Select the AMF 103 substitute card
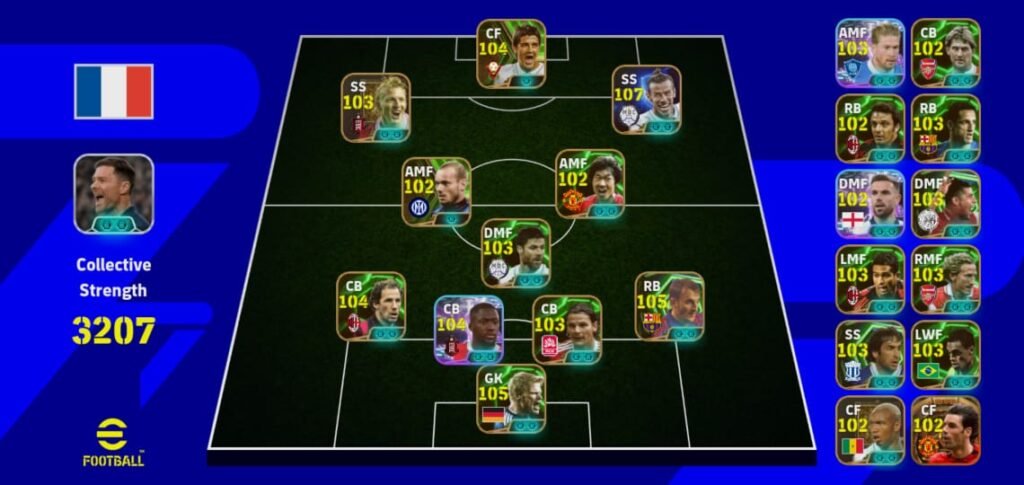Image resolution: width=1024 pixels, height=485 pixels. [870, 52]
